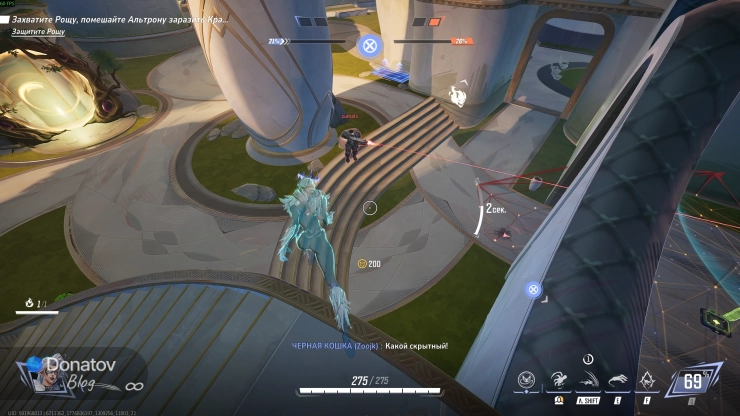Viewport: 740px width, 416px height.
Task: Click the ultimate charge 69% emblem
Action: (692, 381)
